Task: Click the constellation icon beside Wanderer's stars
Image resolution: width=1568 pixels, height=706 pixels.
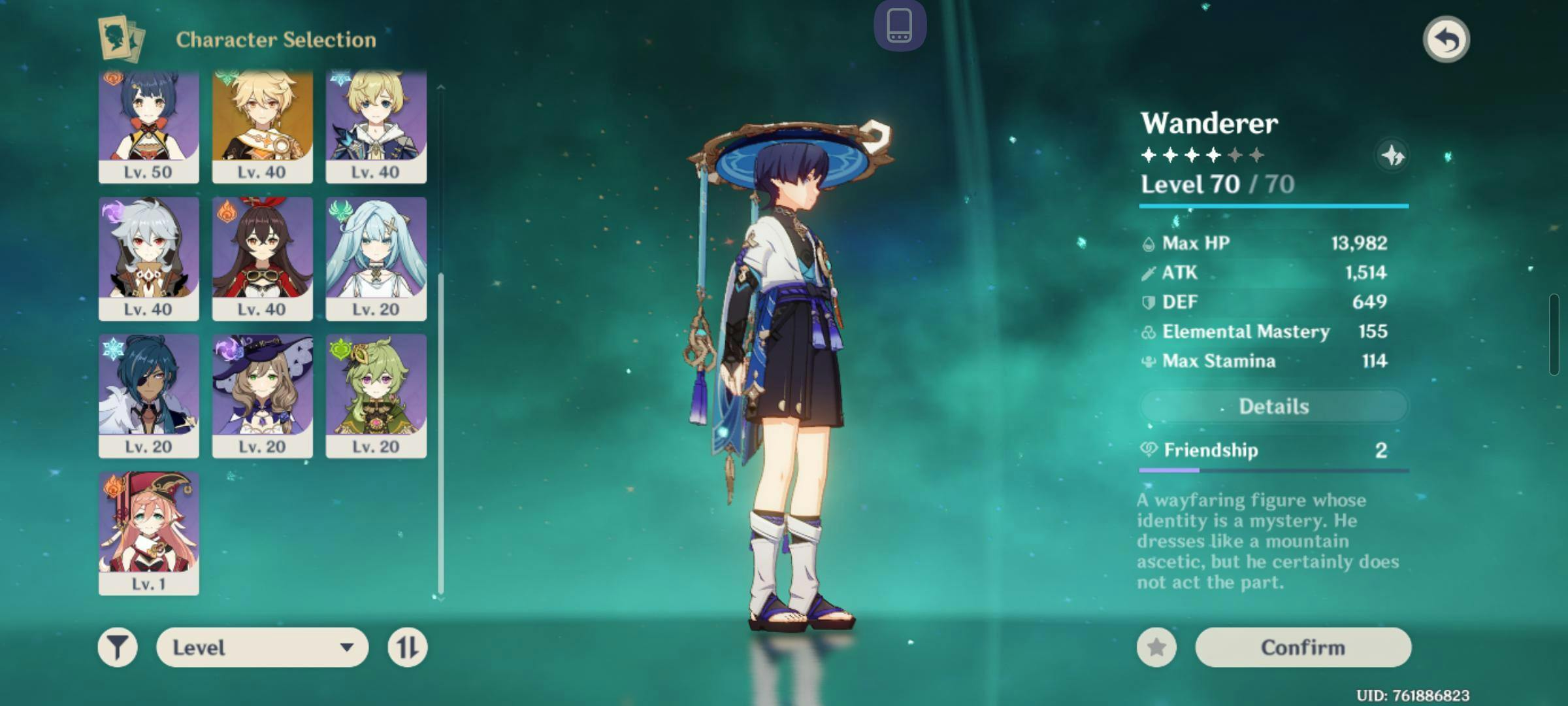Action: pyautogui.click(x=1392, y=156)
